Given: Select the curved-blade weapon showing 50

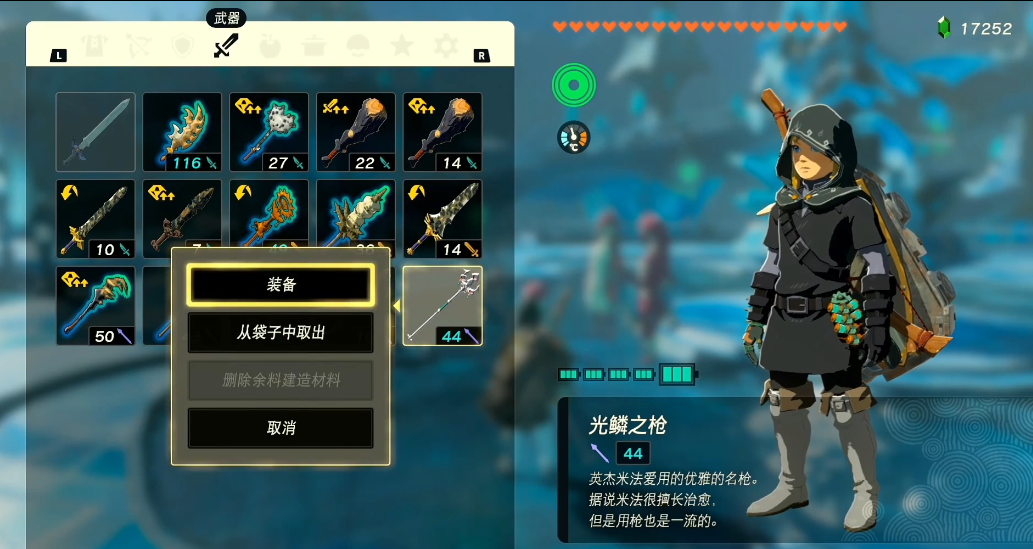Looking at the screenshot, I should click(x=95, y=306).
